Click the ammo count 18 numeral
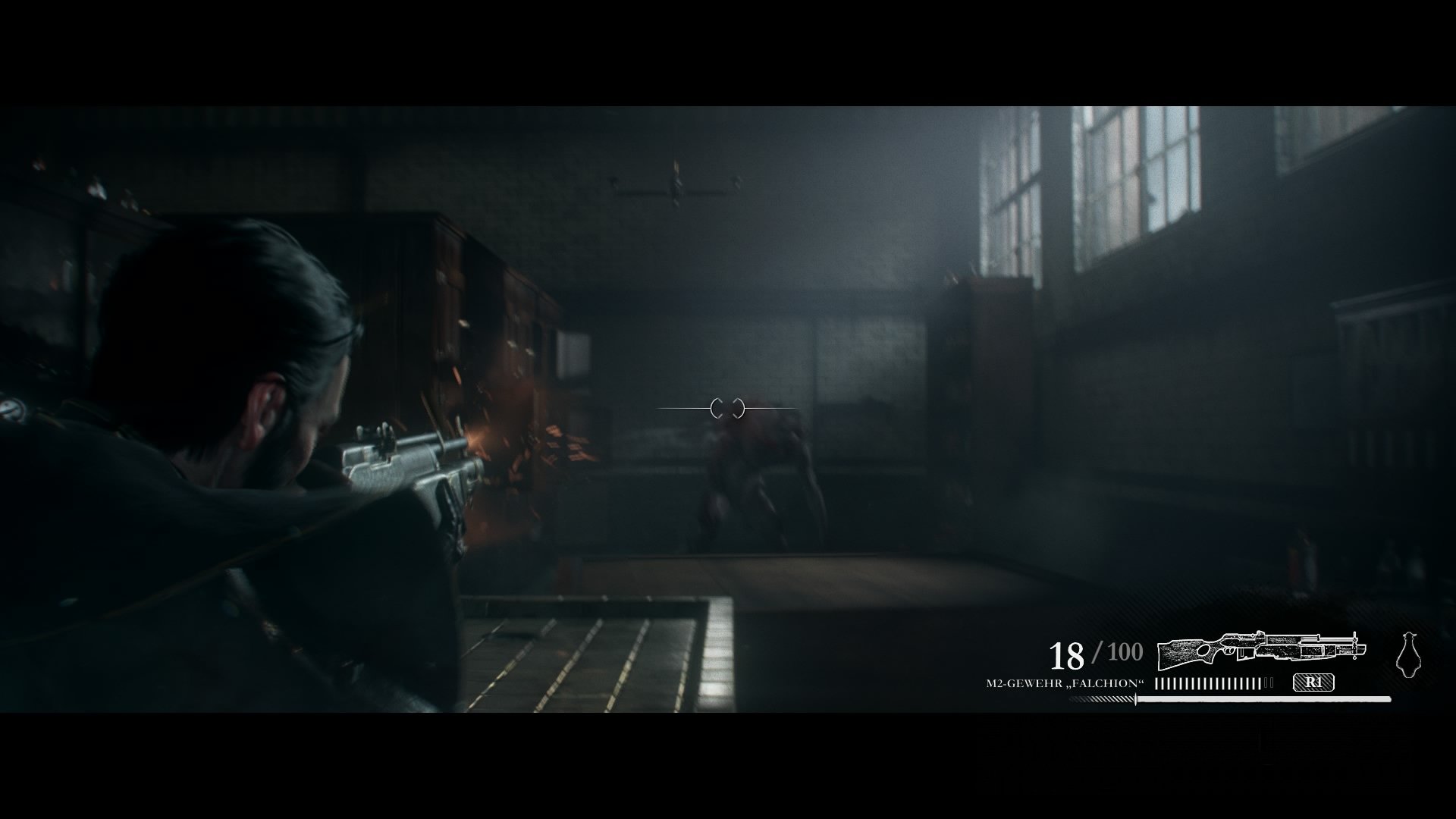Screen dimensions: 1456x819 pyautogui.click(x=1068, y=654)
